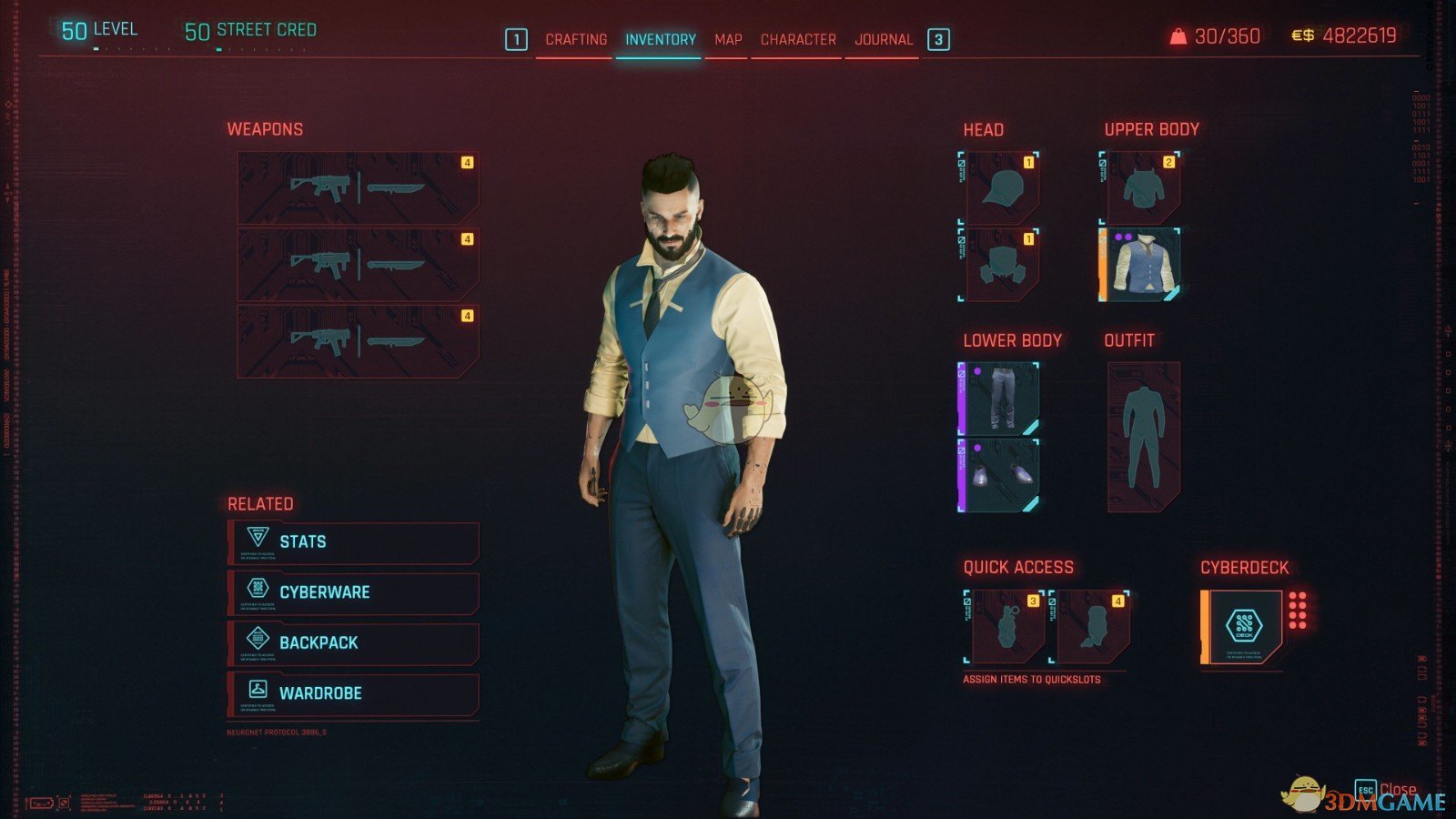Click the weight icon in the top bar
This screenshot has height=819, width=1456.
pos(1178,36)
